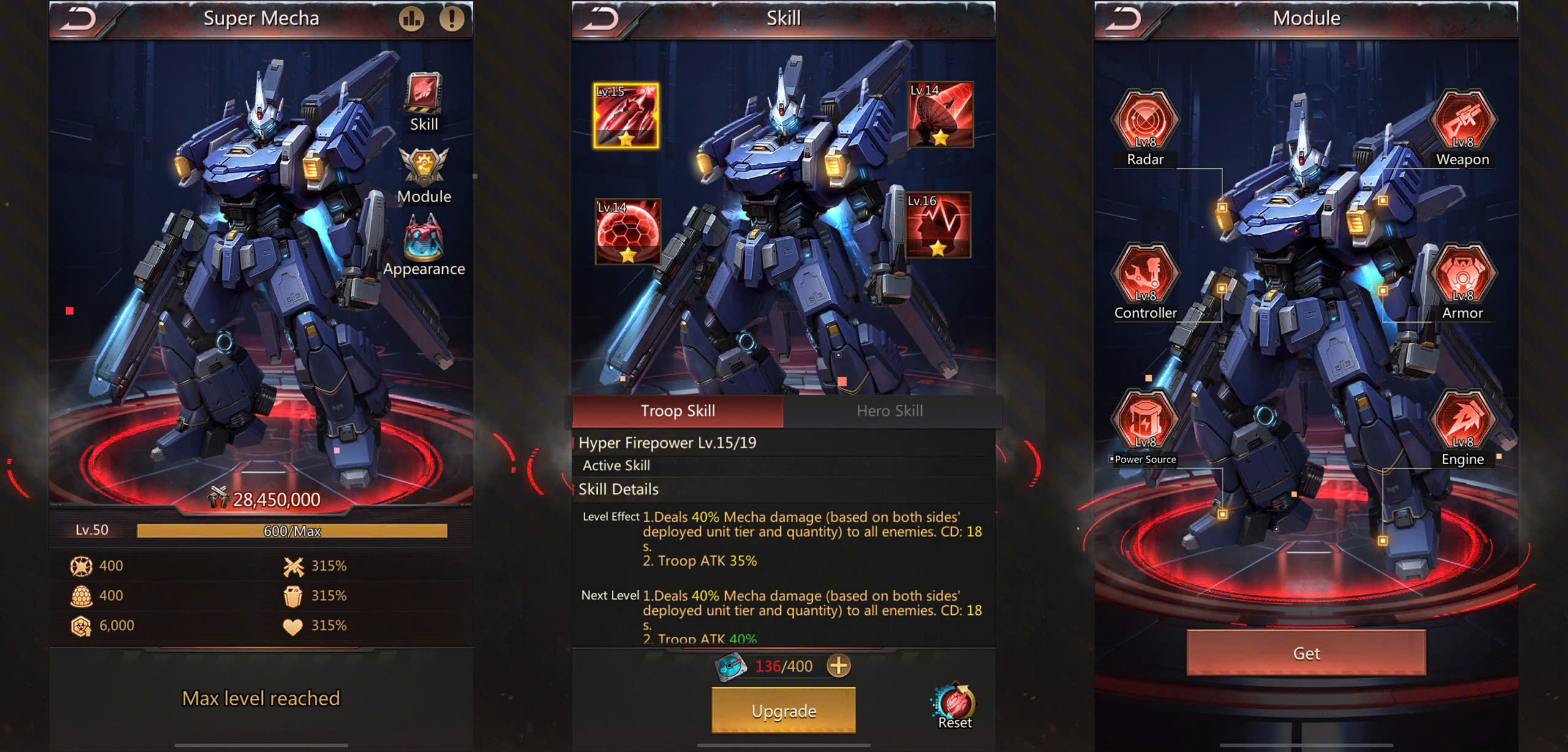Open the Controller module
Screen dimensions: 1568x752
click(1145, 277)
